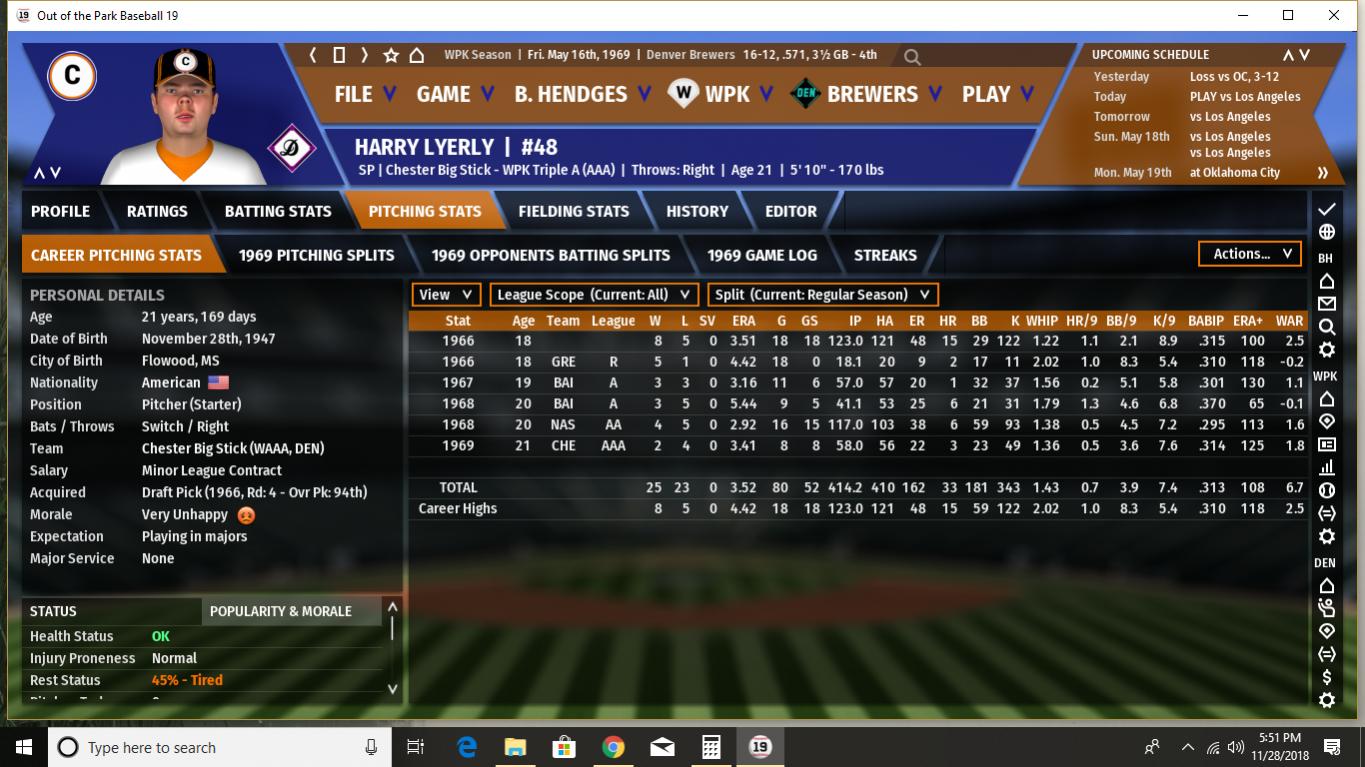The height and width of the screenshot is (767, 1365).
Task: View the FIELDING STATS tab
Action: pos(573,211)
